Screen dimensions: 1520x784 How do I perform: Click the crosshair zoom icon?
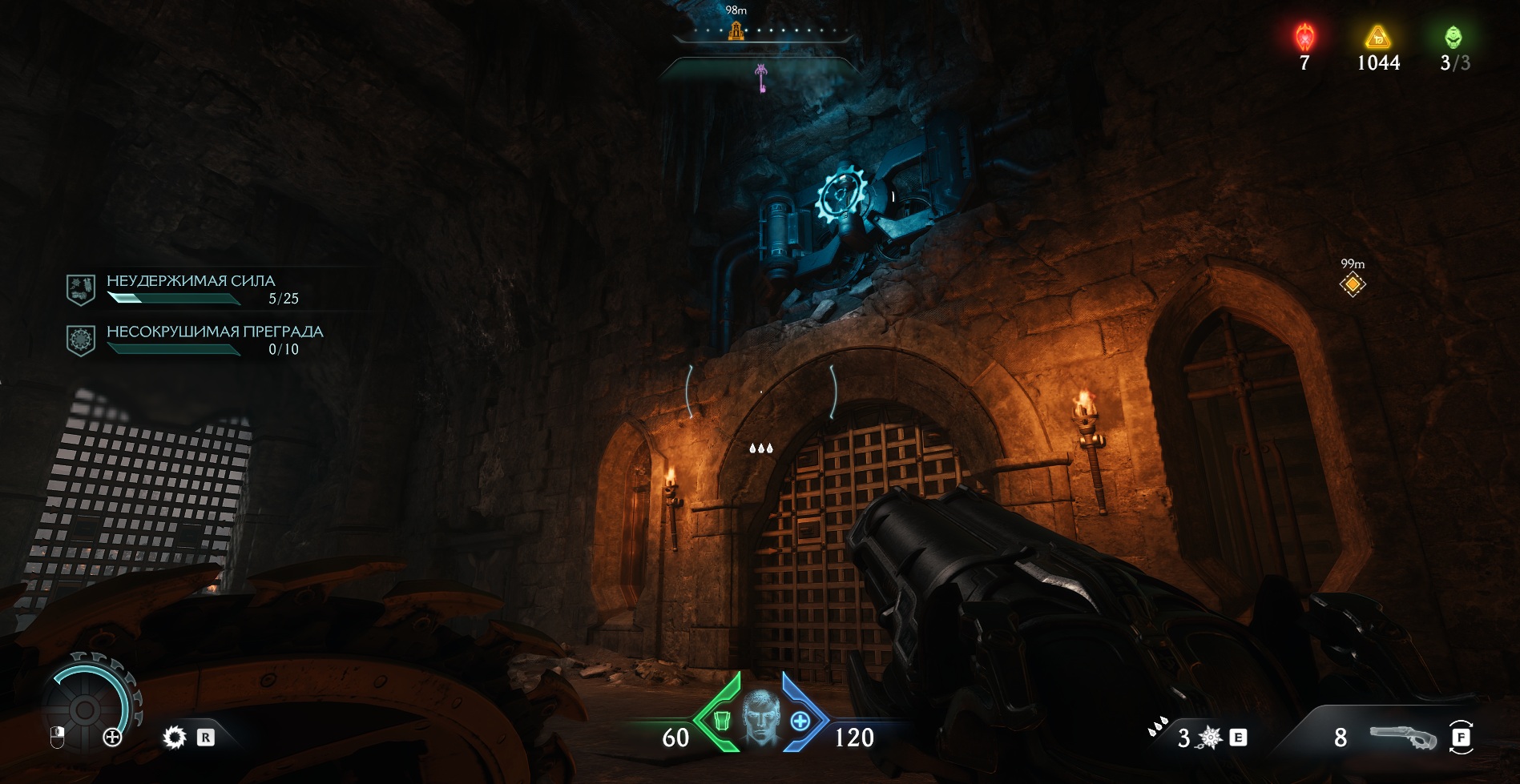tap(112, 738)
